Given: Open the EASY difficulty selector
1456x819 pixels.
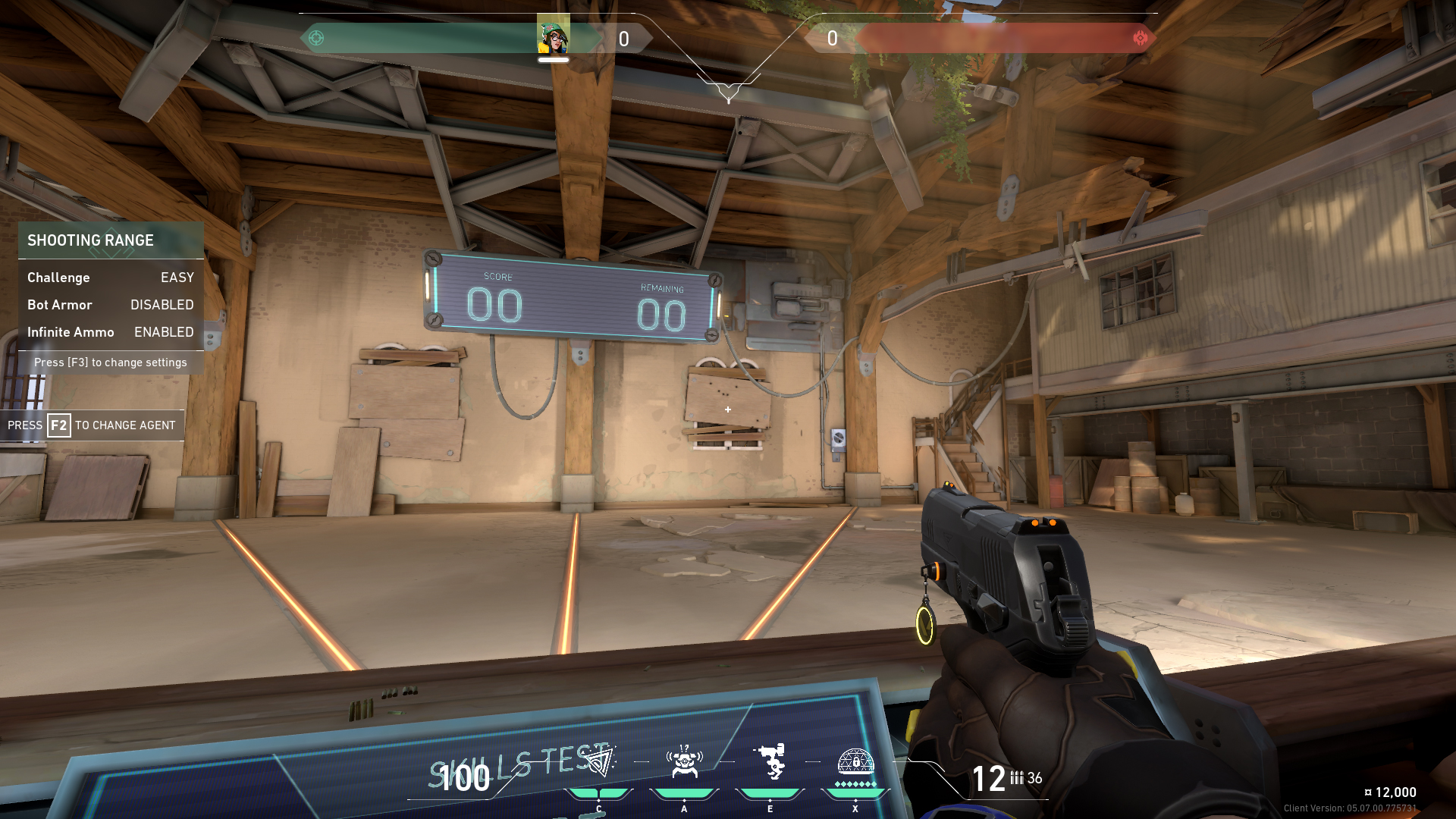Looking at the screenshot, I should (x=177, y=278).
